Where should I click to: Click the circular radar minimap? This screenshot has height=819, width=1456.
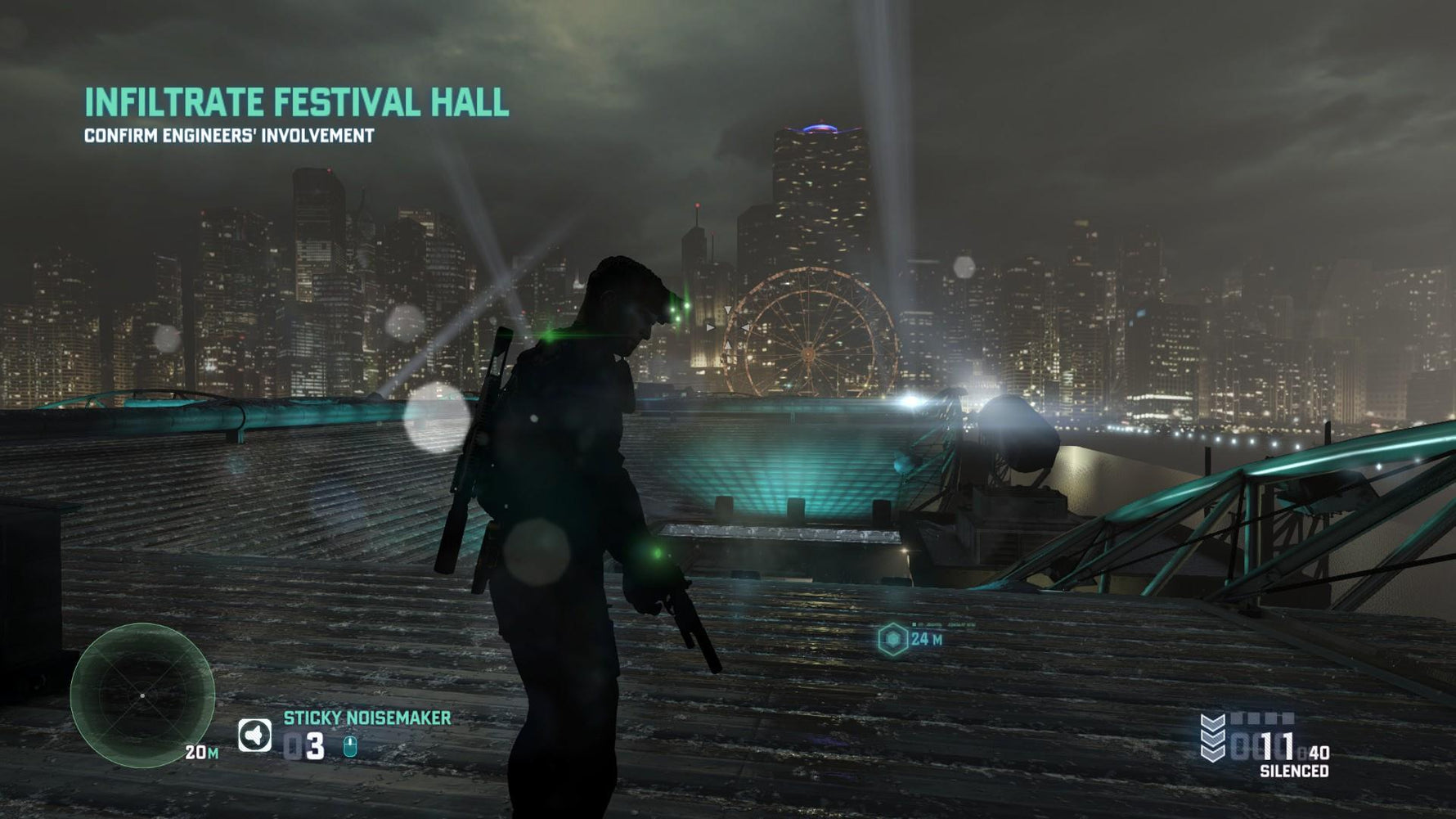(142, 695)
